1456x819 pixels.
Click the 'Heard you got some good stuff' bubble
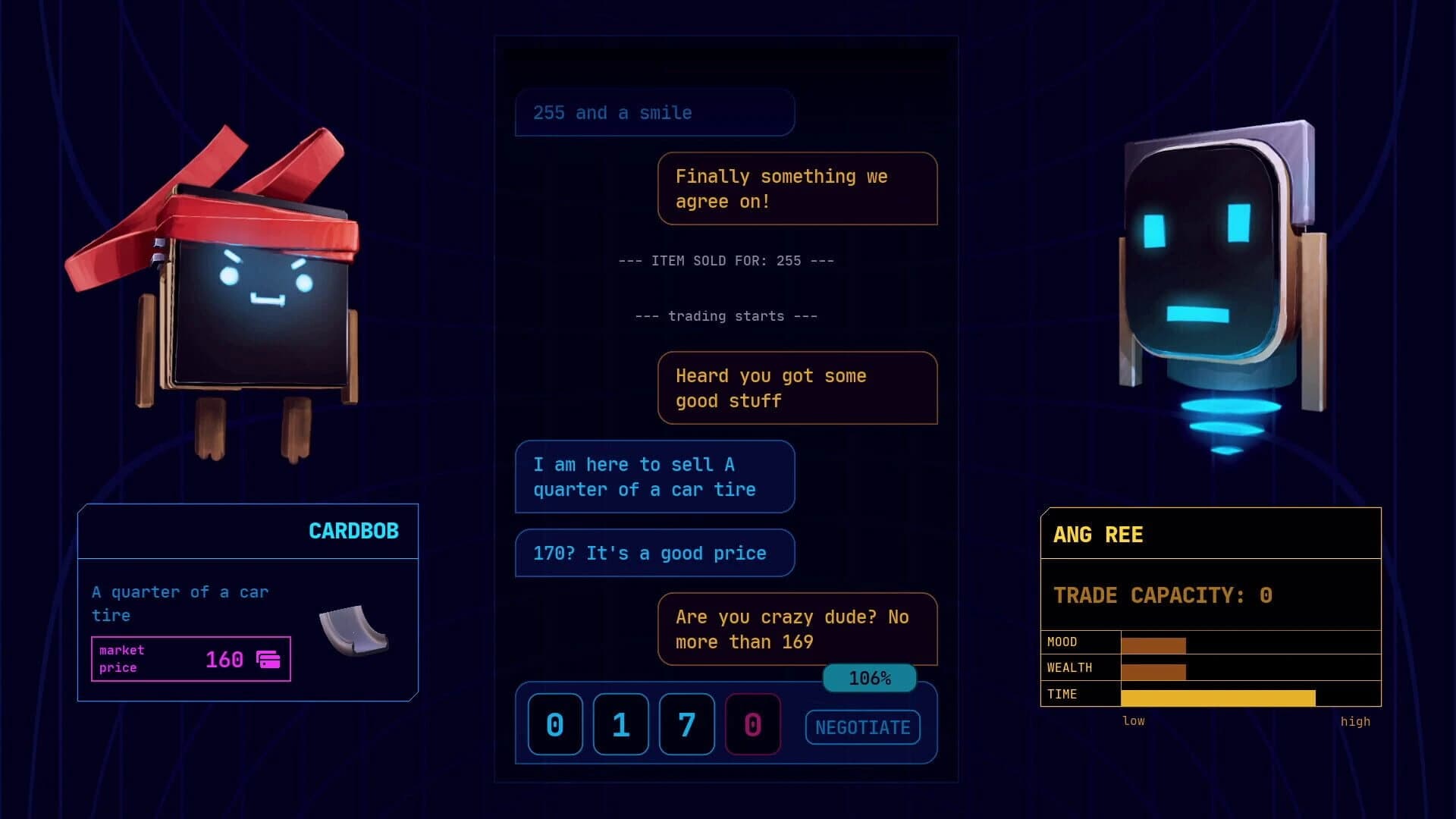pos(797,388)
